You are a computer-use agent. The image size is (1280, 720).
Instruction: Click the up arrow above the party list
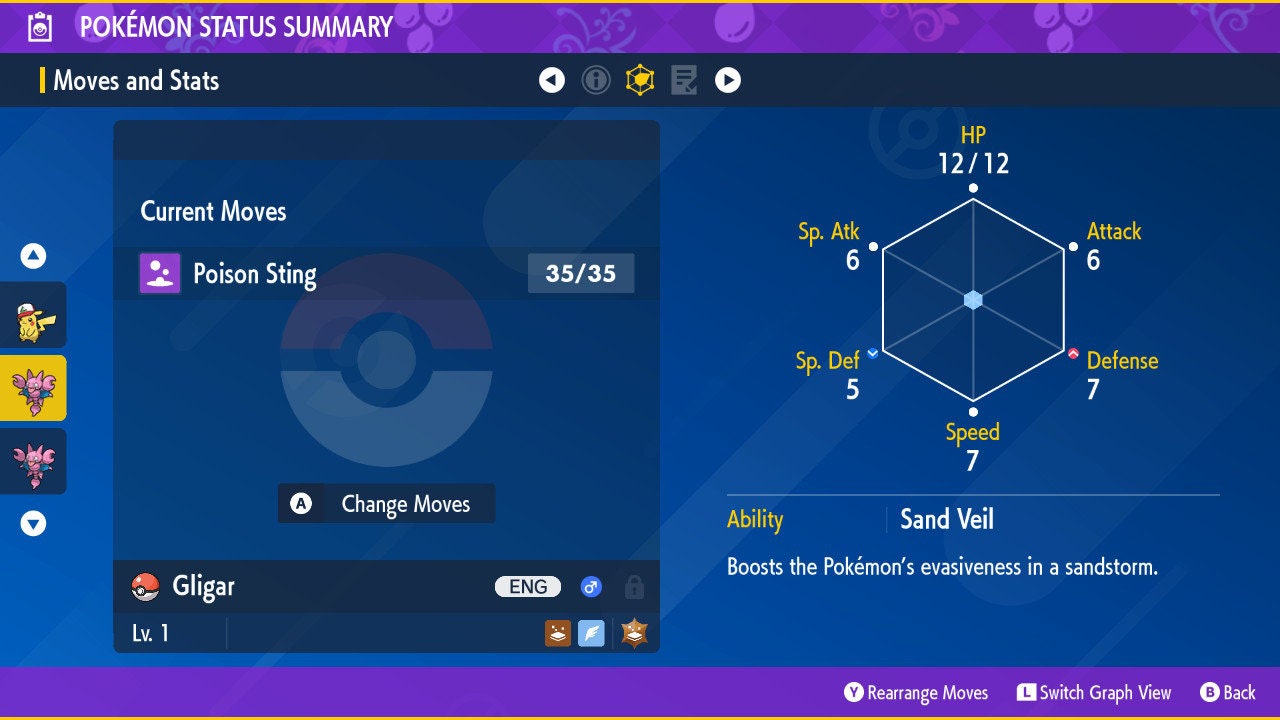(33, 257)
